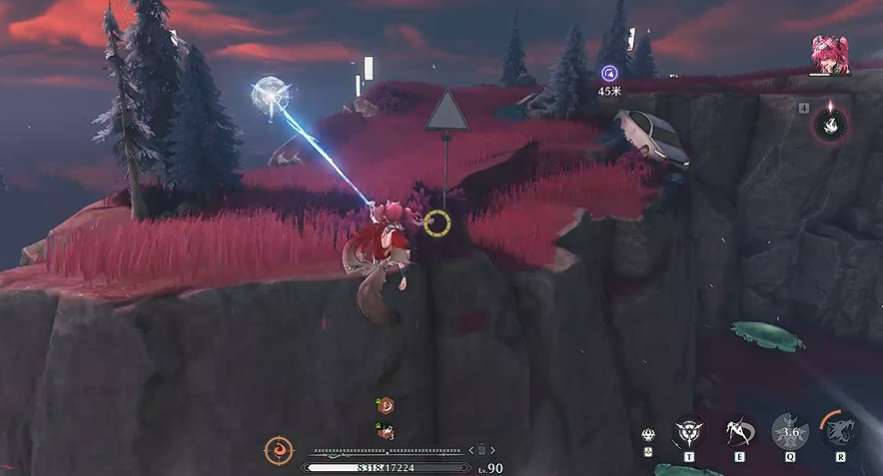Select the buff icon with 3 stacks
The height and width of the screenshot is (476, 883).
pos(385,432)
